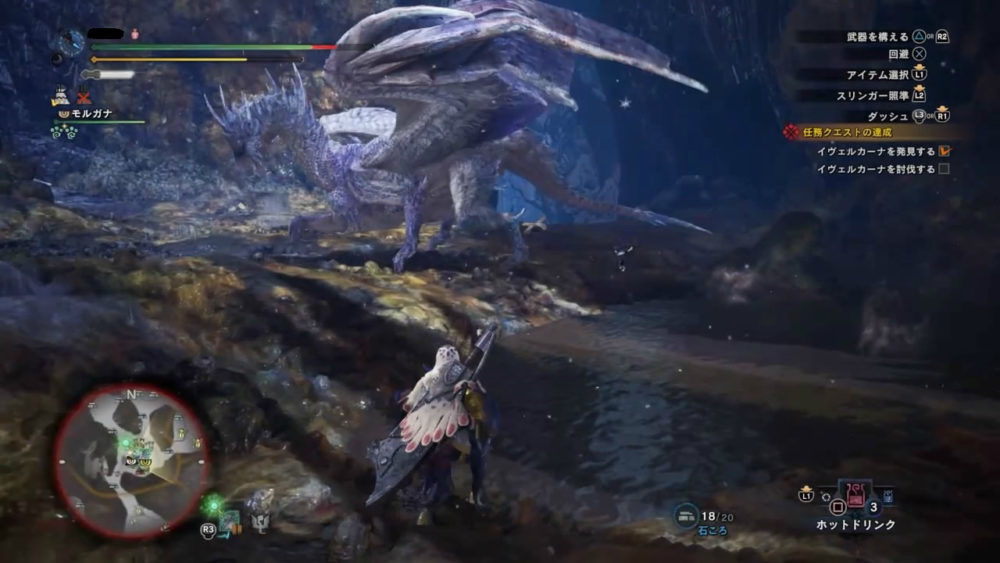Viewport: 1000px width, 563px height.
Task: Click the pink hot drink buff icon
Action: (135, 34)
